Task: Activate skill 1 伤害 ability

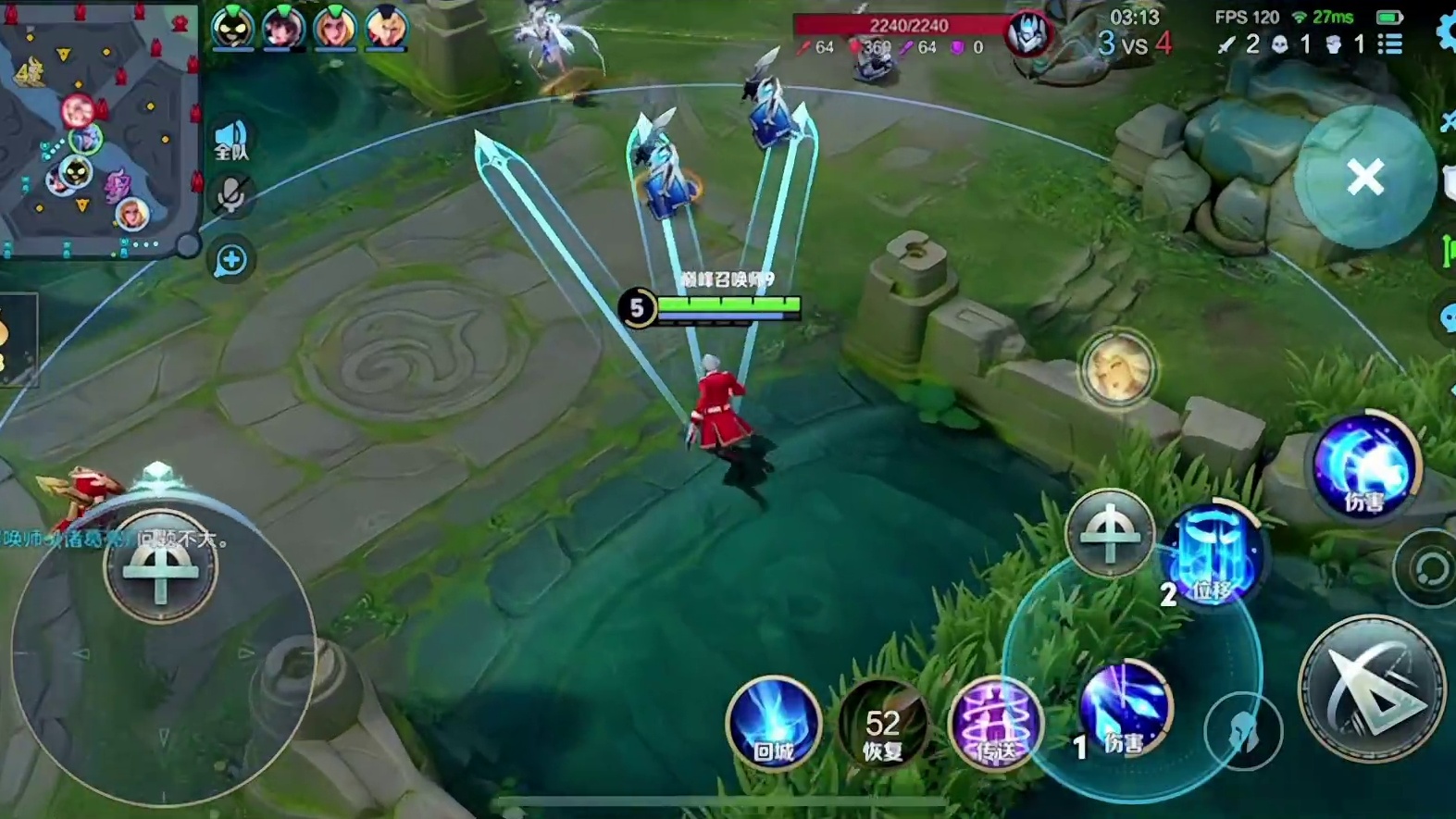Action: tap(1125, 709)
